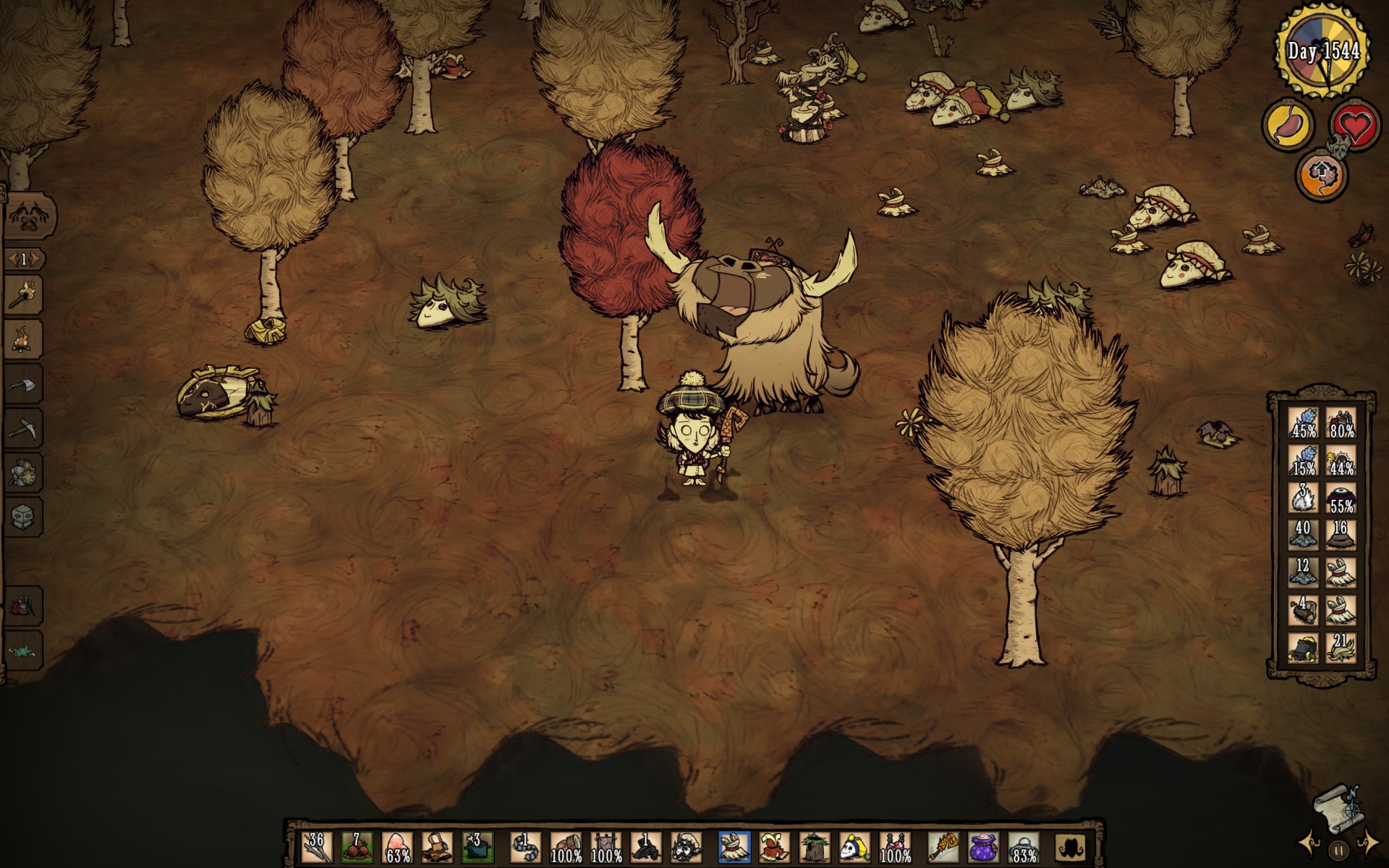Select the twigs stack of 36
Viewport: 1389px width, 868px height.
pyautogui.click(x=316, y=846)
